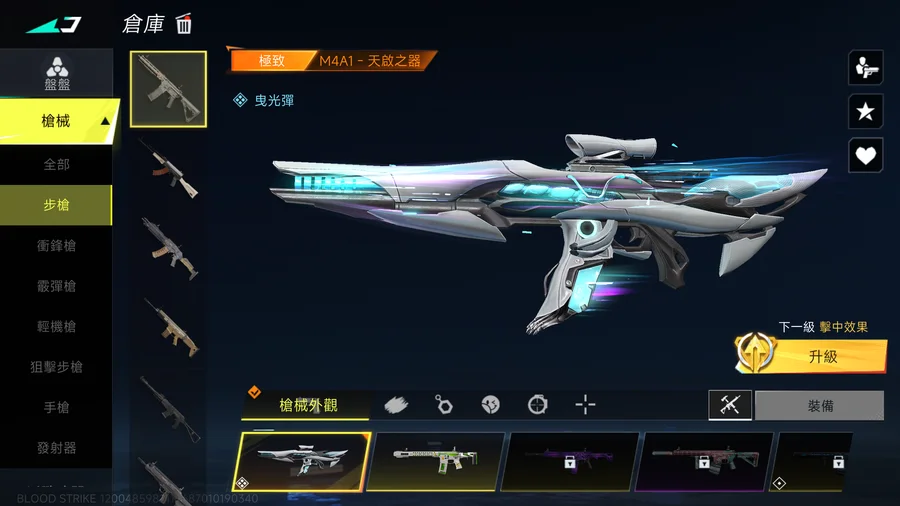This screenshot has width=900, height=506.
Task: Open the character-with-gun preview icon
Action: (x=865, y=67)
